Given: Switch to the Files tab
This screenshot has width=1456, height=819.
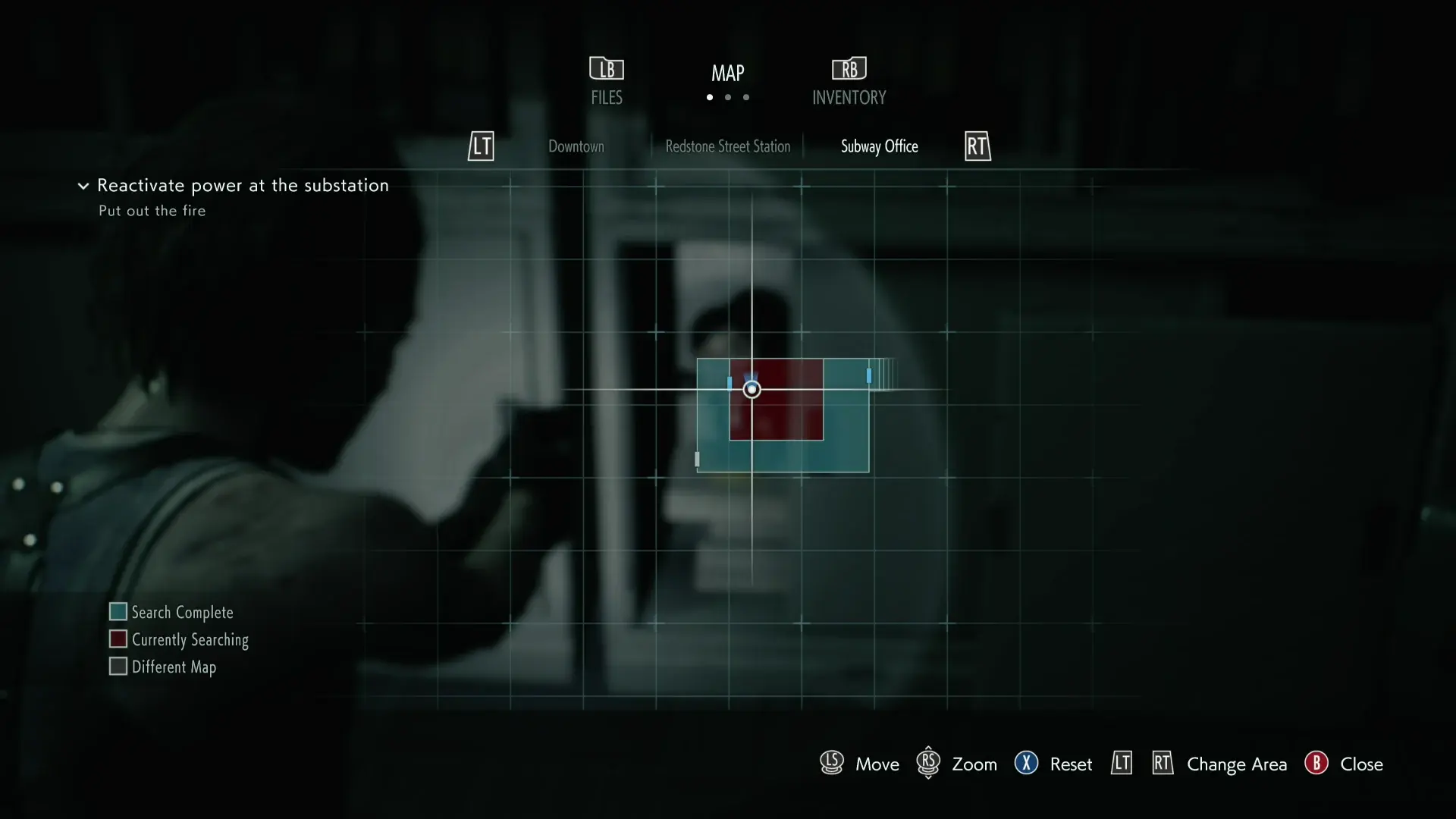Looking at the screenshot, I should (x=607, y=82).
